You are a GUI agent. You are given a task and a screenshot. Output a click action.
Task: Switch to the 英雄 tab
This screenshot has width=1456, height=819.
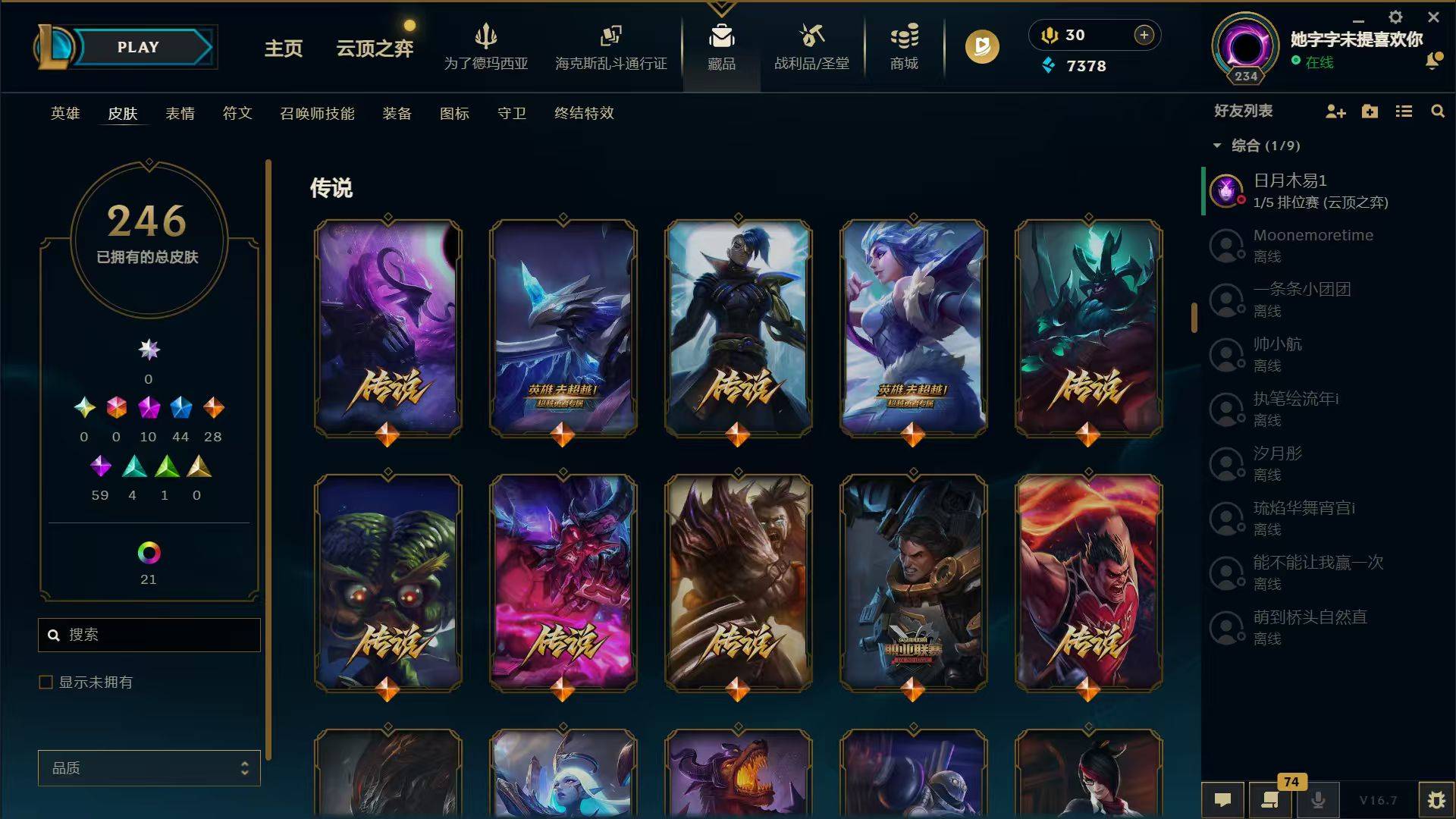(64, 114)
